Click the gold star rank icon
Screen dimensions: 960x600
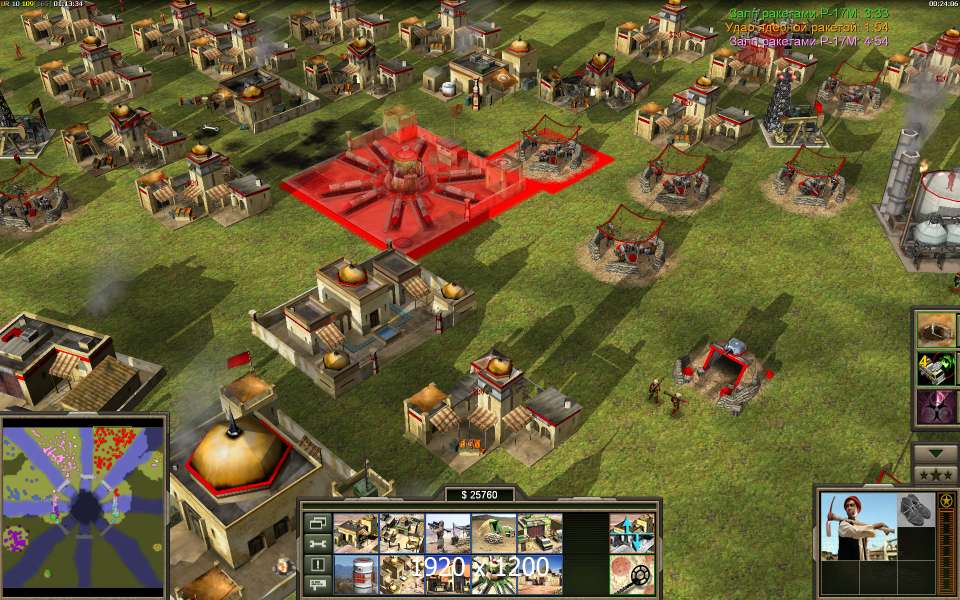945,500
